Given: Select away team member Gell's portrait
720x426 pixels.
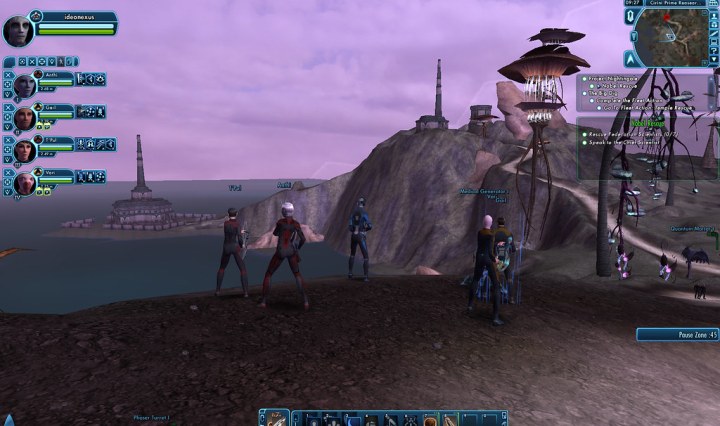Looking at the screenshot, I should (24, 117).
